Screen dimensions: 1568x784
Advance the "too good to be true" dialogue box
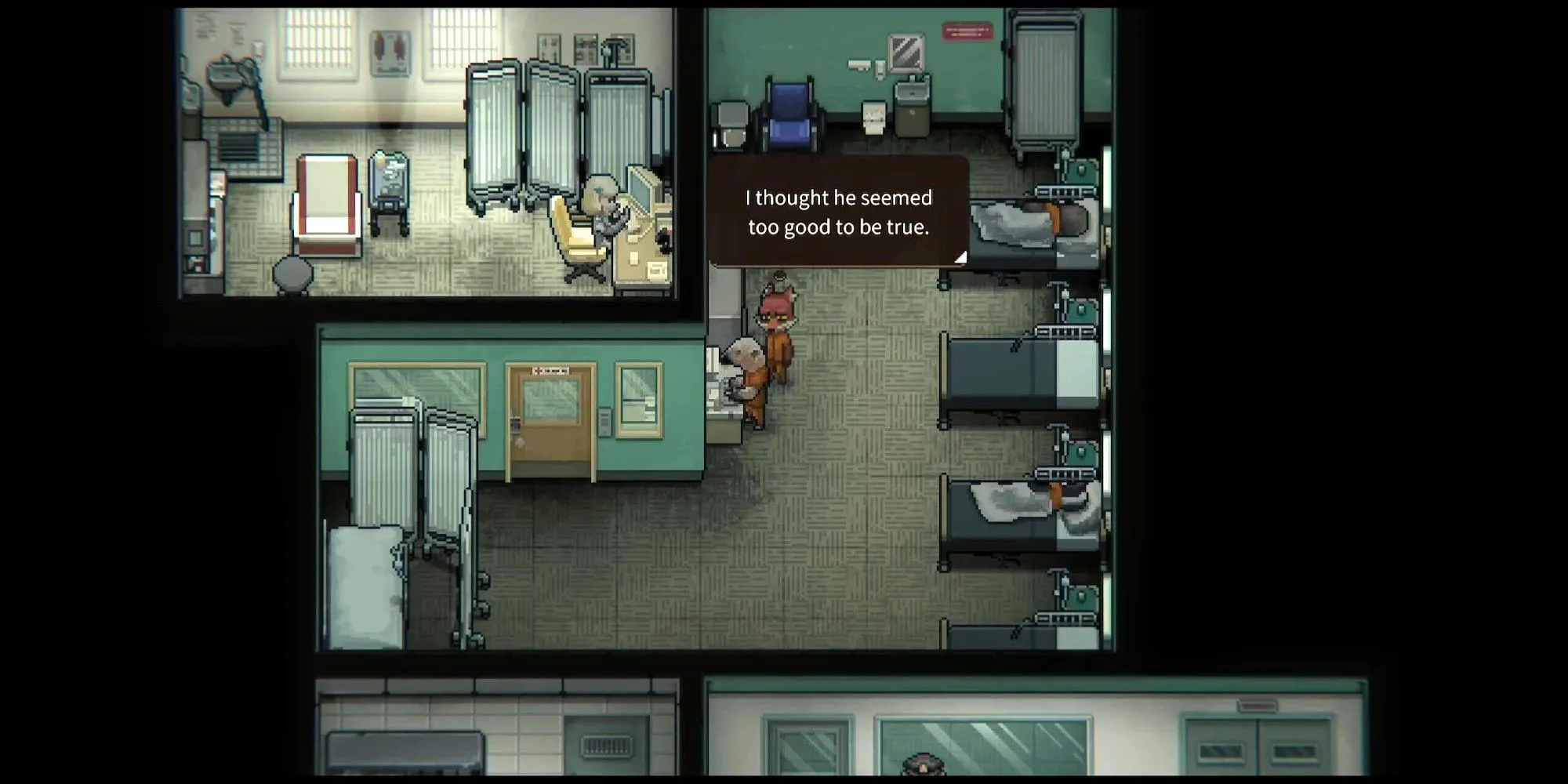838,212
